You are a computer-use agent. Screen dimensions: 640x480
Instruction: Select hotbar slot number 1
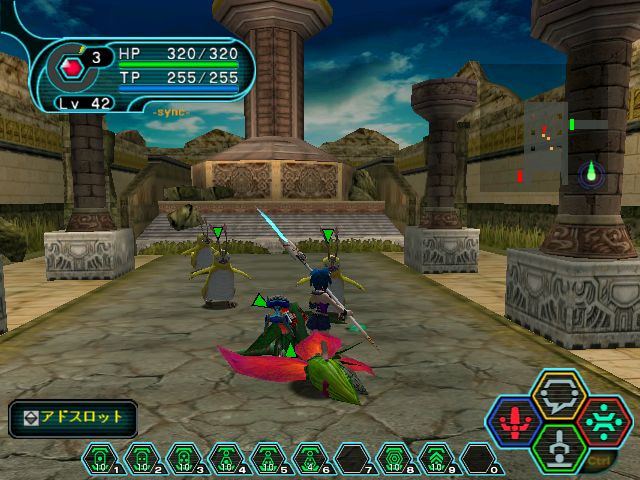(99, 458)
